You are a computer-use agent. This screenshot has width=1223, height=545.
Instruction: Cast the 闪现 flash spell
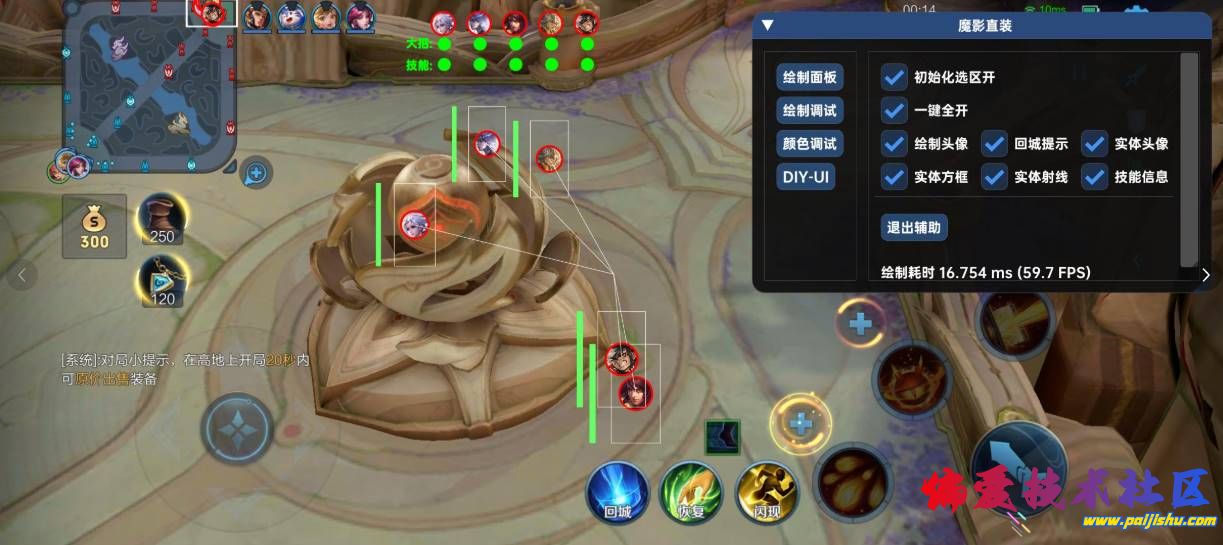tap(766, 494)
